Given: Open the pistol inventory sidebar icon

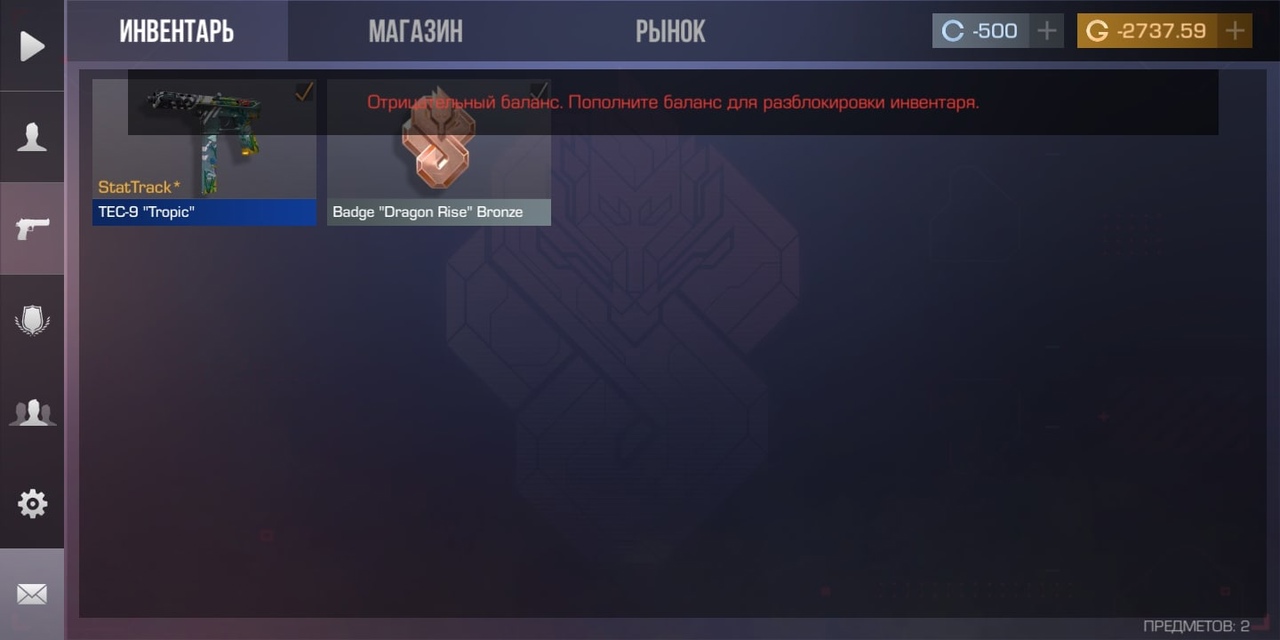Looking at the screenshot, I should click(32, 228).
